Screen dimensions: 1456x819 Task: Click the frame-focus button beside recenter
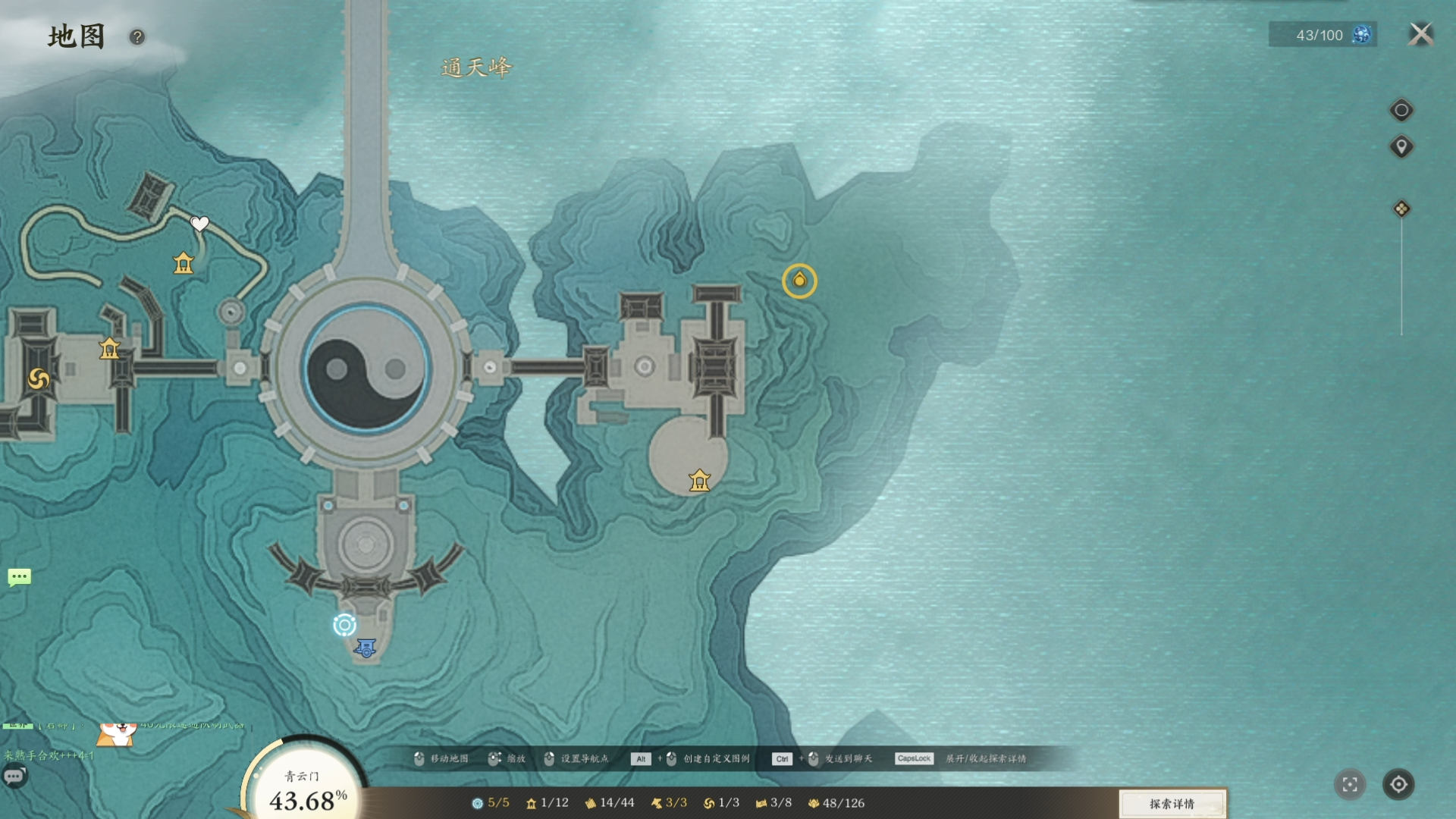[1350, 784]
